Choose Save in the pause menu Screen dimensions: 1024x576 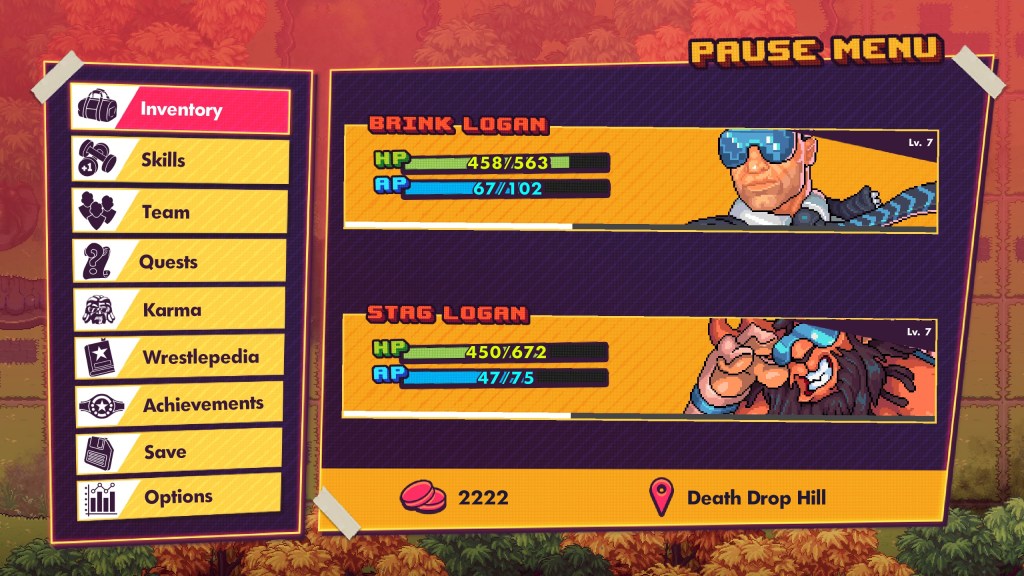point(180,451)
